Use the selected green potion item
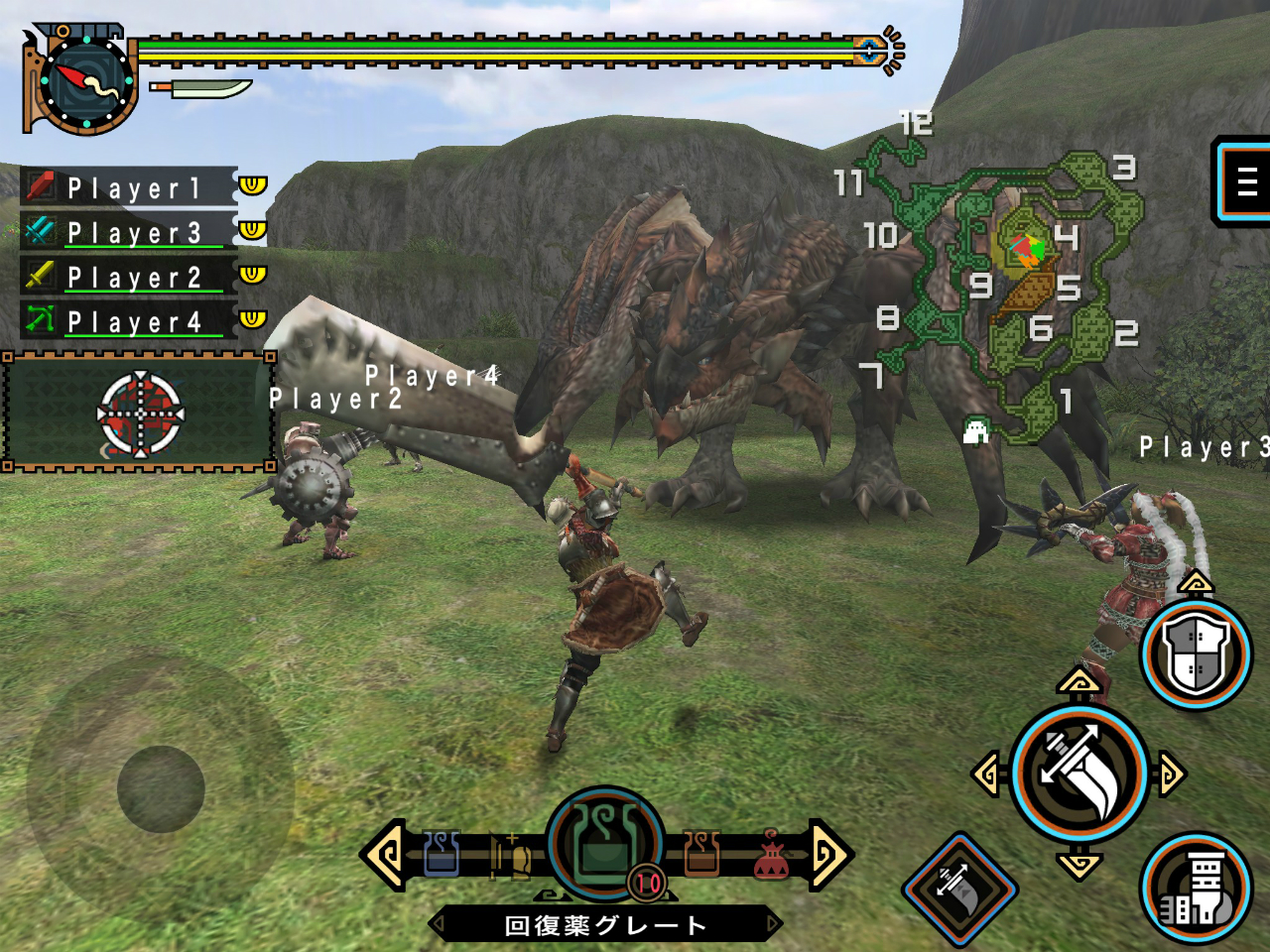This screenshot has height=952, width=1270. pyautogui.click(x=605, y=845)
